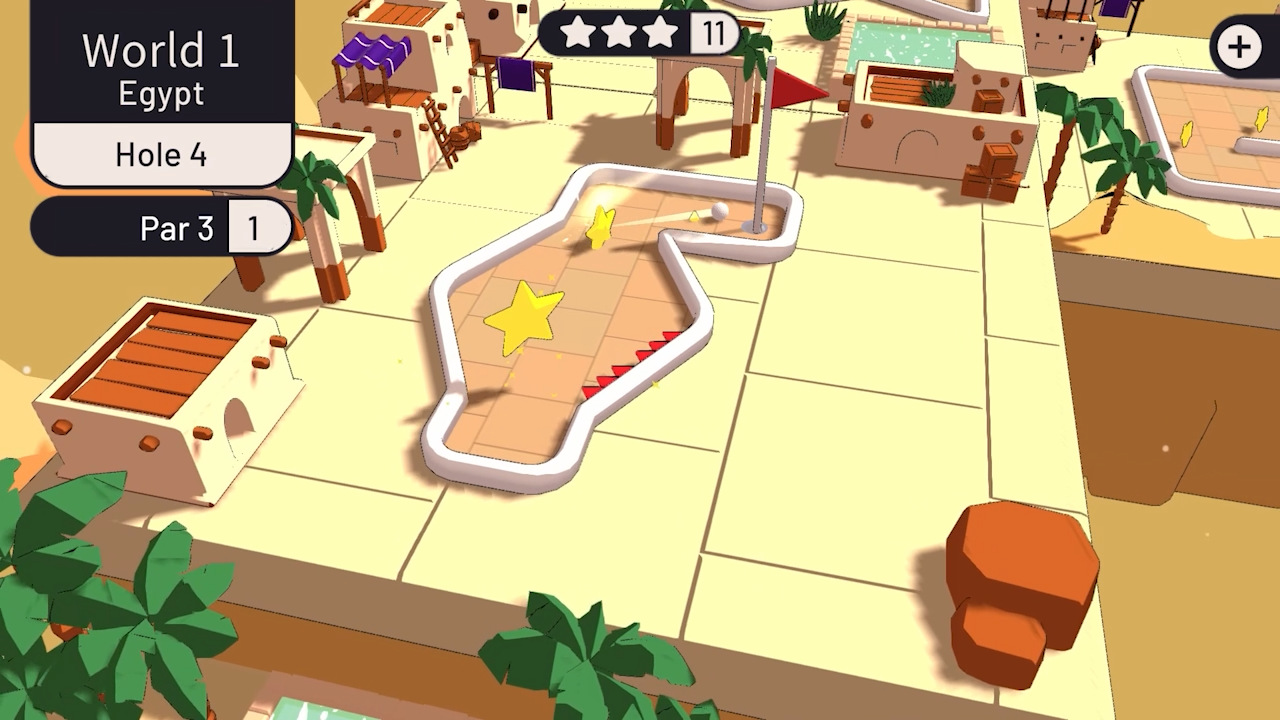Collect the small star near the course bend
Viewport: 1280px width, 720px height.
point(598,228)
